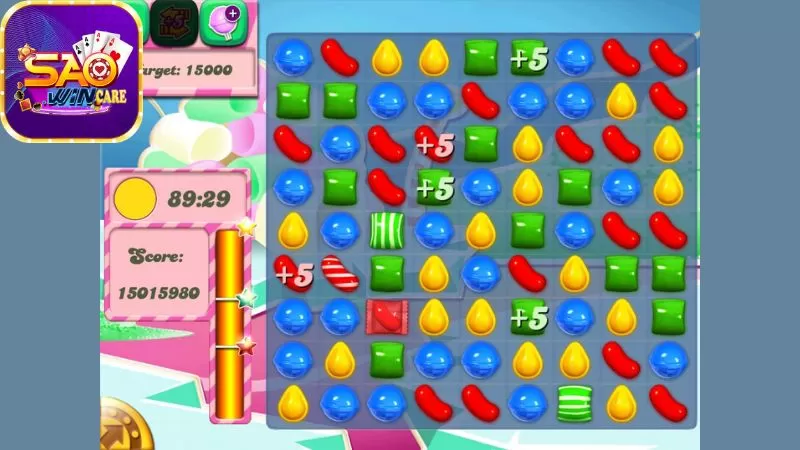Pick the green candy with vertical stripes

(386, 229)
